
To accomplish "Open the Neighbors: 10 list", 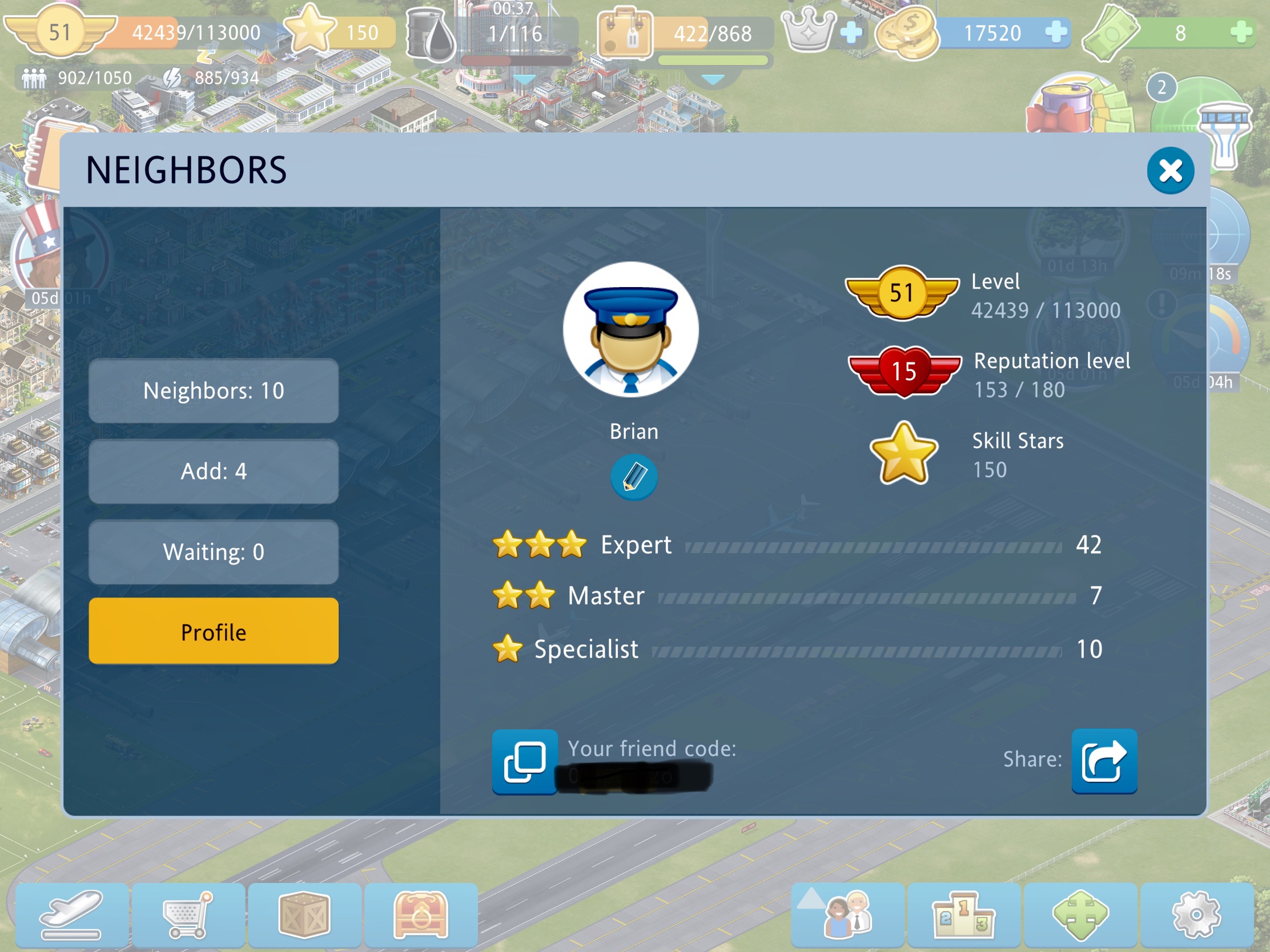I will coord(213,391).
